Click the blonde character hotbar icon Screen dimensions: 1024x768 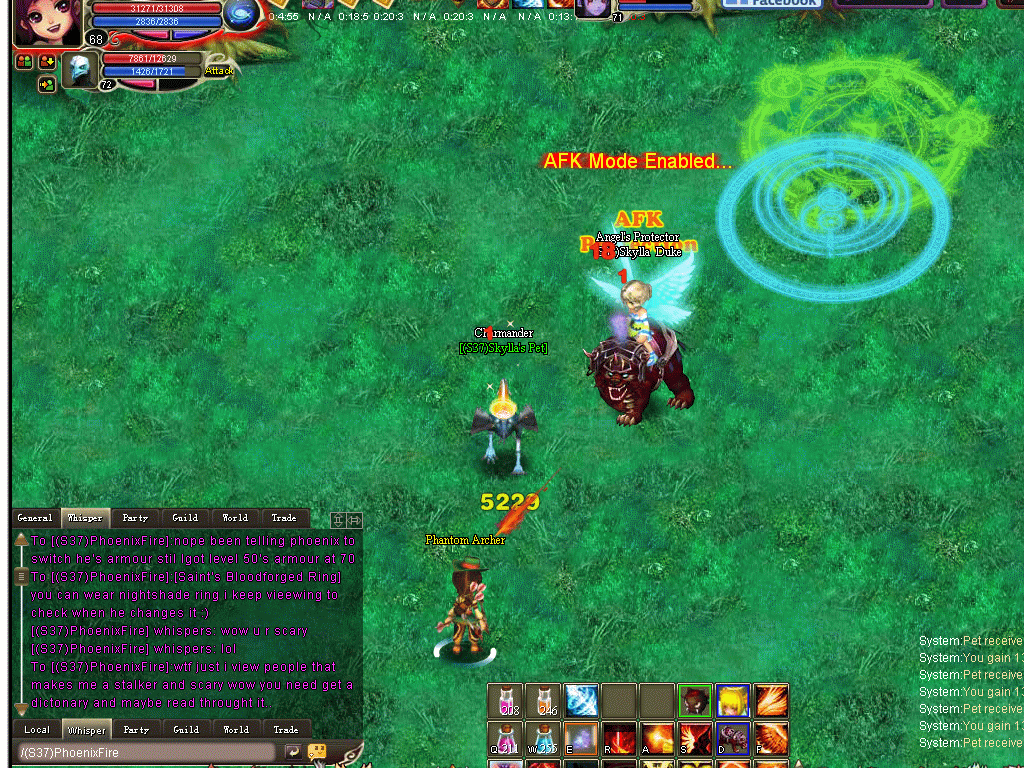tap(733, 701)
